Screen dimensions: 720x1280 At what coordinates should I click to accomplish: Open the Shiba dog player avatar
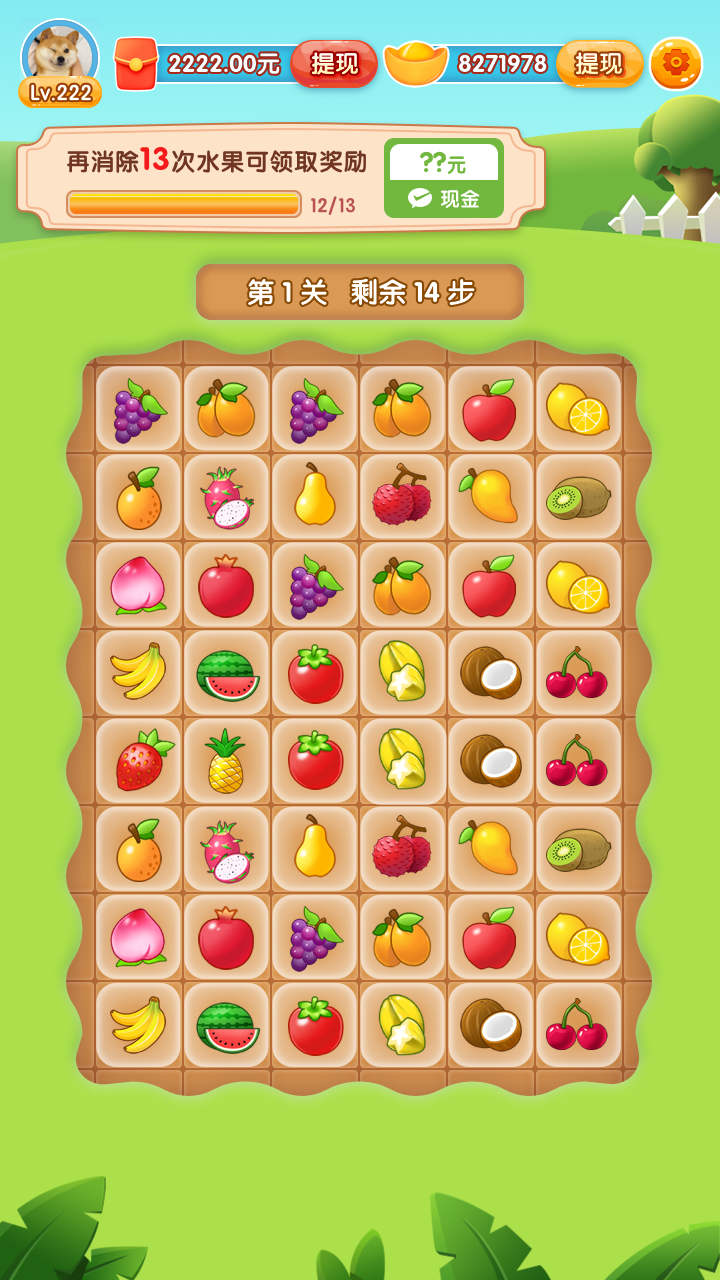click(x=60, y=55)
